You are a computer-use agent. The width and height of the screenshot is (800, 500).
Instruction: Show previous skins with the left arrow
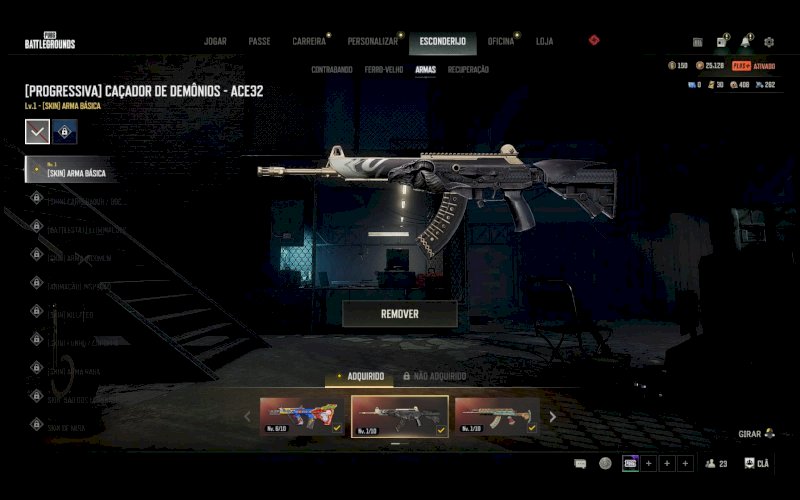(x=248, y=416)
